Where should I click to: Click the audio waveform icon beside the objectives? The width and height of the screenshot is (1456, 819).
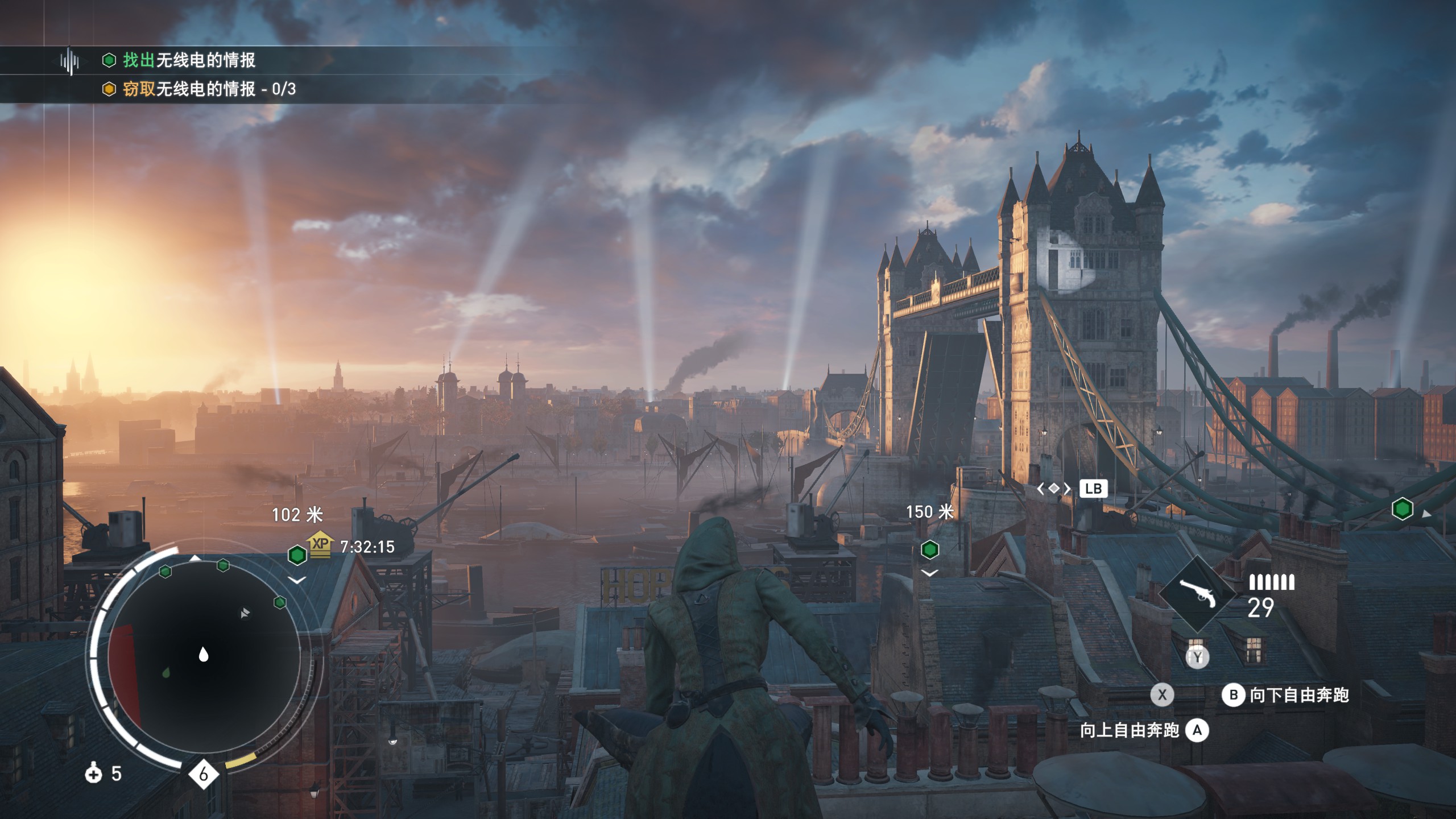[x=69, y=60]
